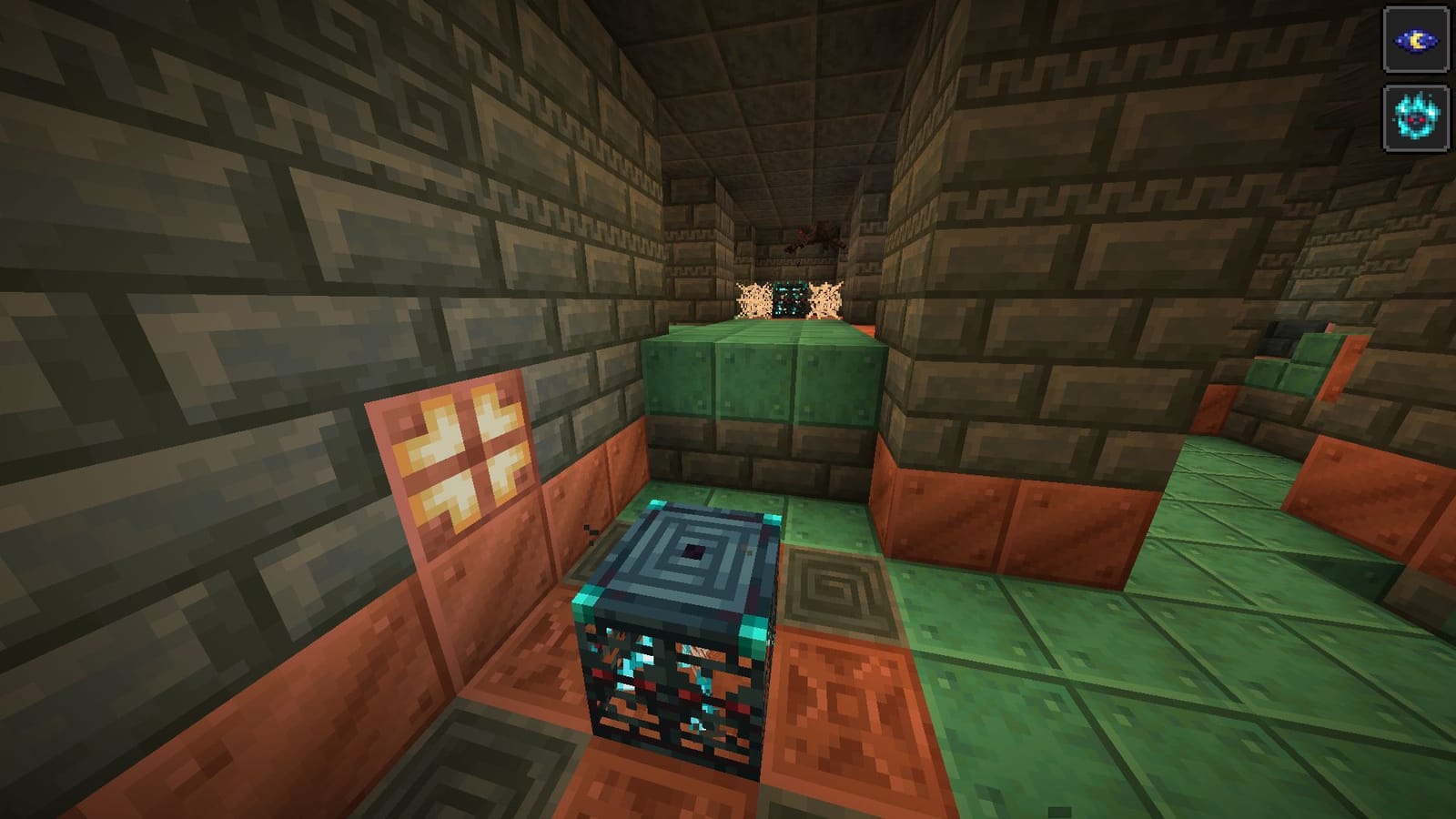Click the distant trial spawner between cobwebs
Image resolution: width=1456 pixels, height=819 pixels.
click(x=791, y=298)
